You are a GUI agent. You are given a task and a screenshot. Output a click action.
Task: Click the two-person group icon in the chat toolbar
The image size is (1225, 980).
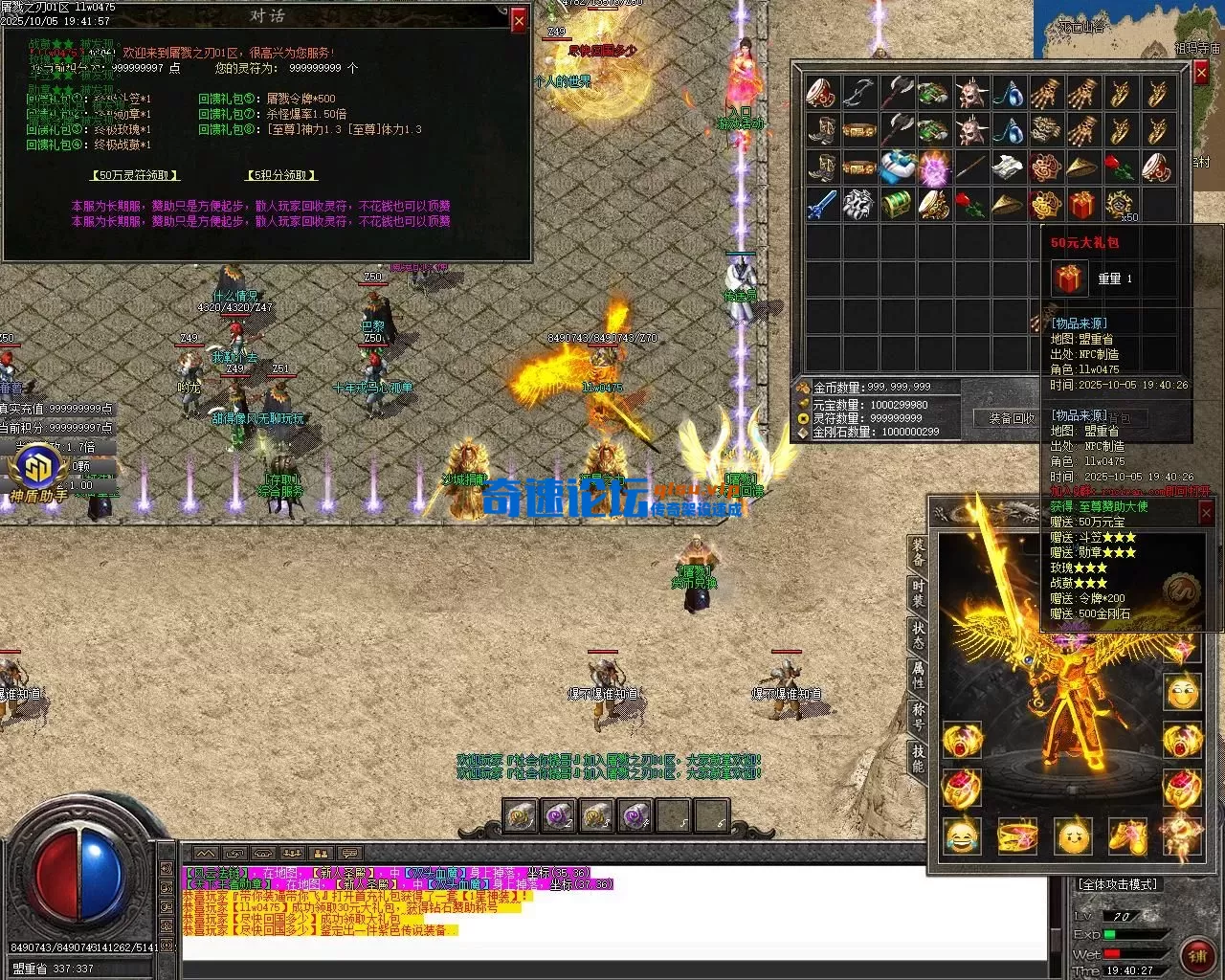click(x=322, y=853)
